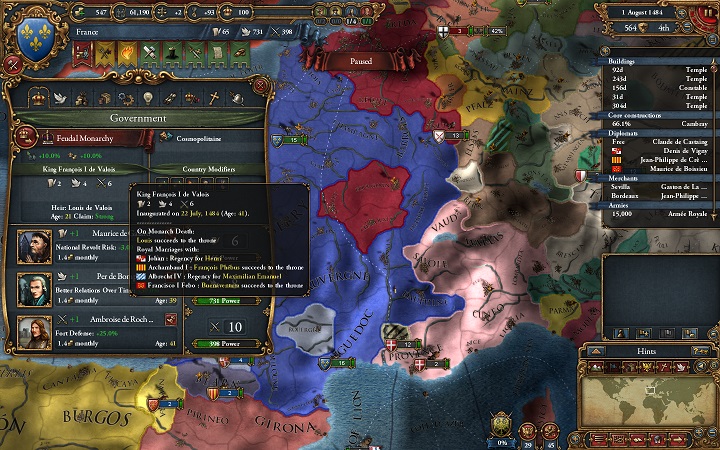Image resolution: width=720 pixels, height=450 pixels.
Task: Dismiss advisor Ambroise de Roch
Action: point(170,319)
